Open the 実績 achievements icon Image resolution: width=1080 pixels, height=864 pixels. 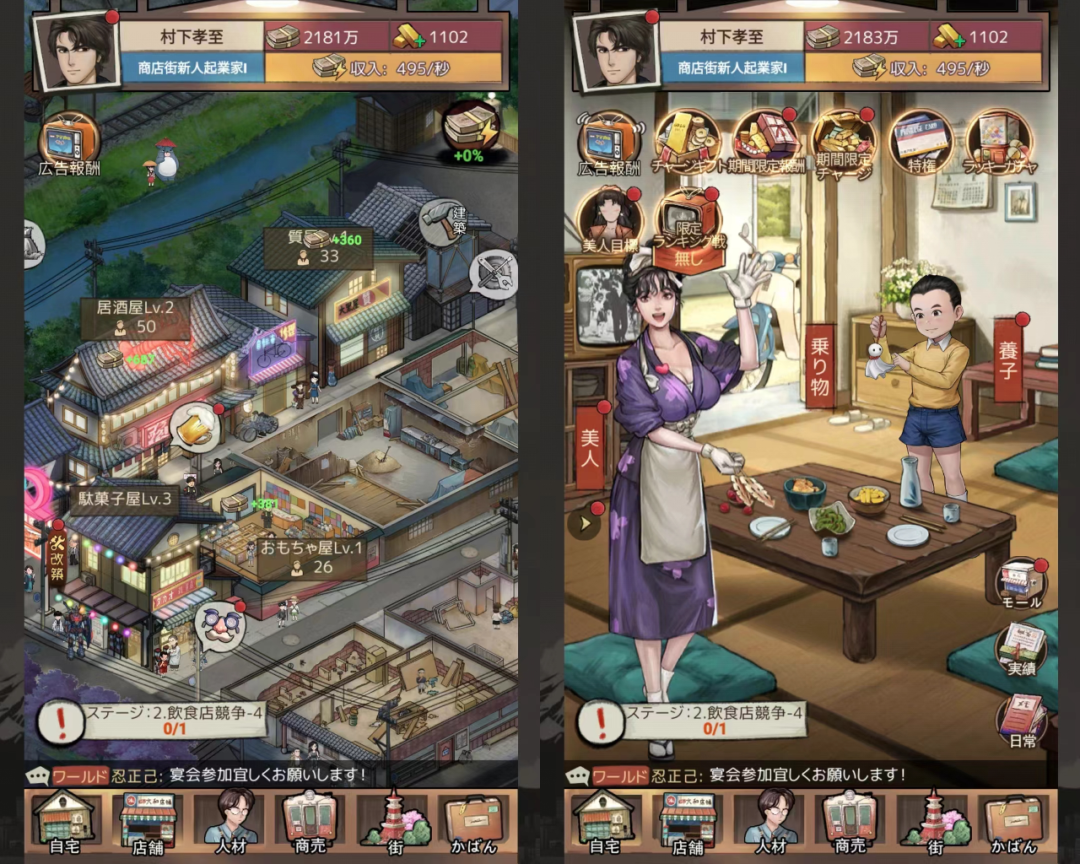pos(1020,652)
